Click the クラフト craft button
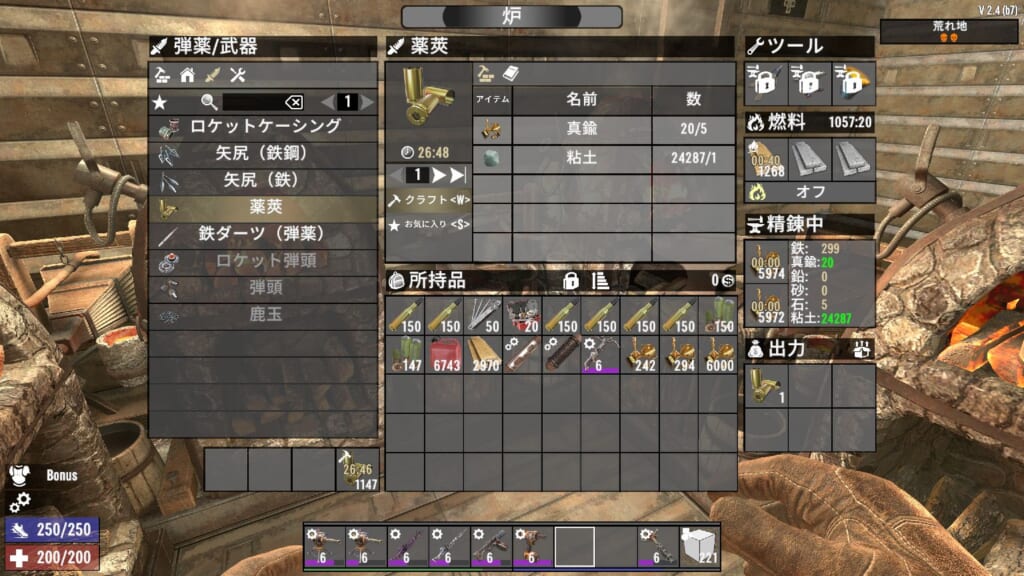 [429, 200]
